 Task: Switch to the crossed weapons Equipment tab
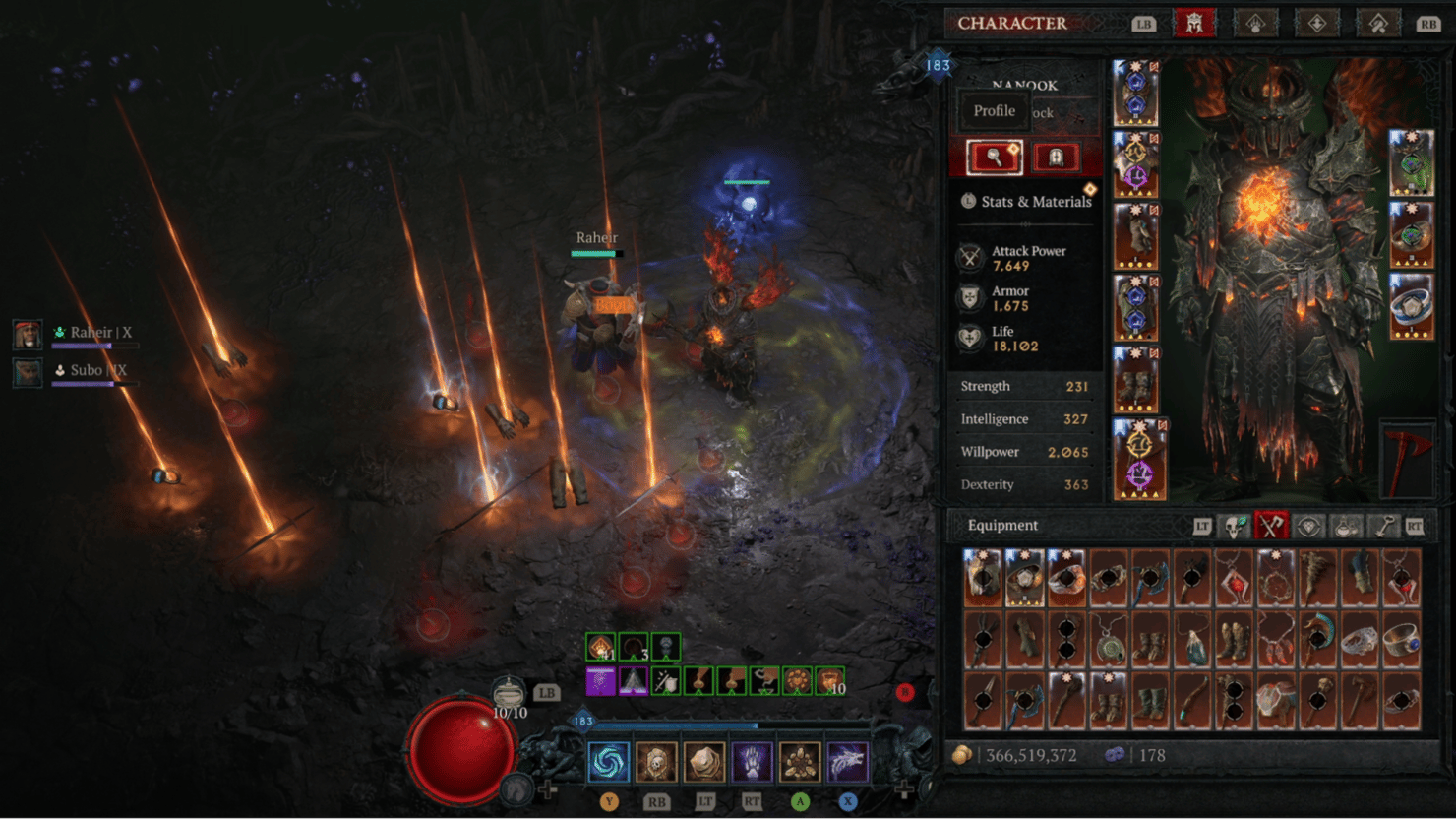(x=1271, y=527)
